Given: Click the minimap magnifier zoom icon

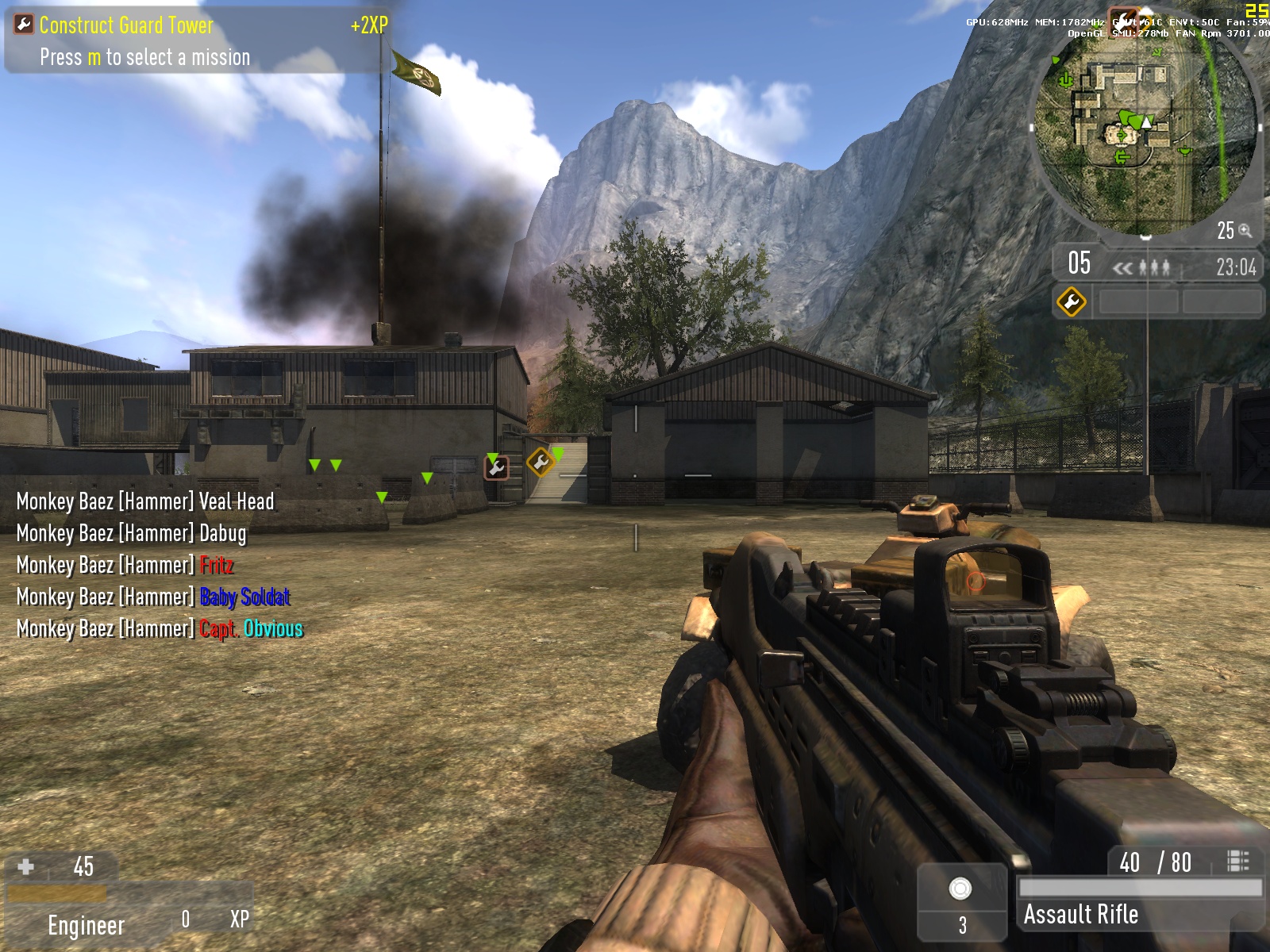Looking at the screenshot, I should (x=1245, y=231).
